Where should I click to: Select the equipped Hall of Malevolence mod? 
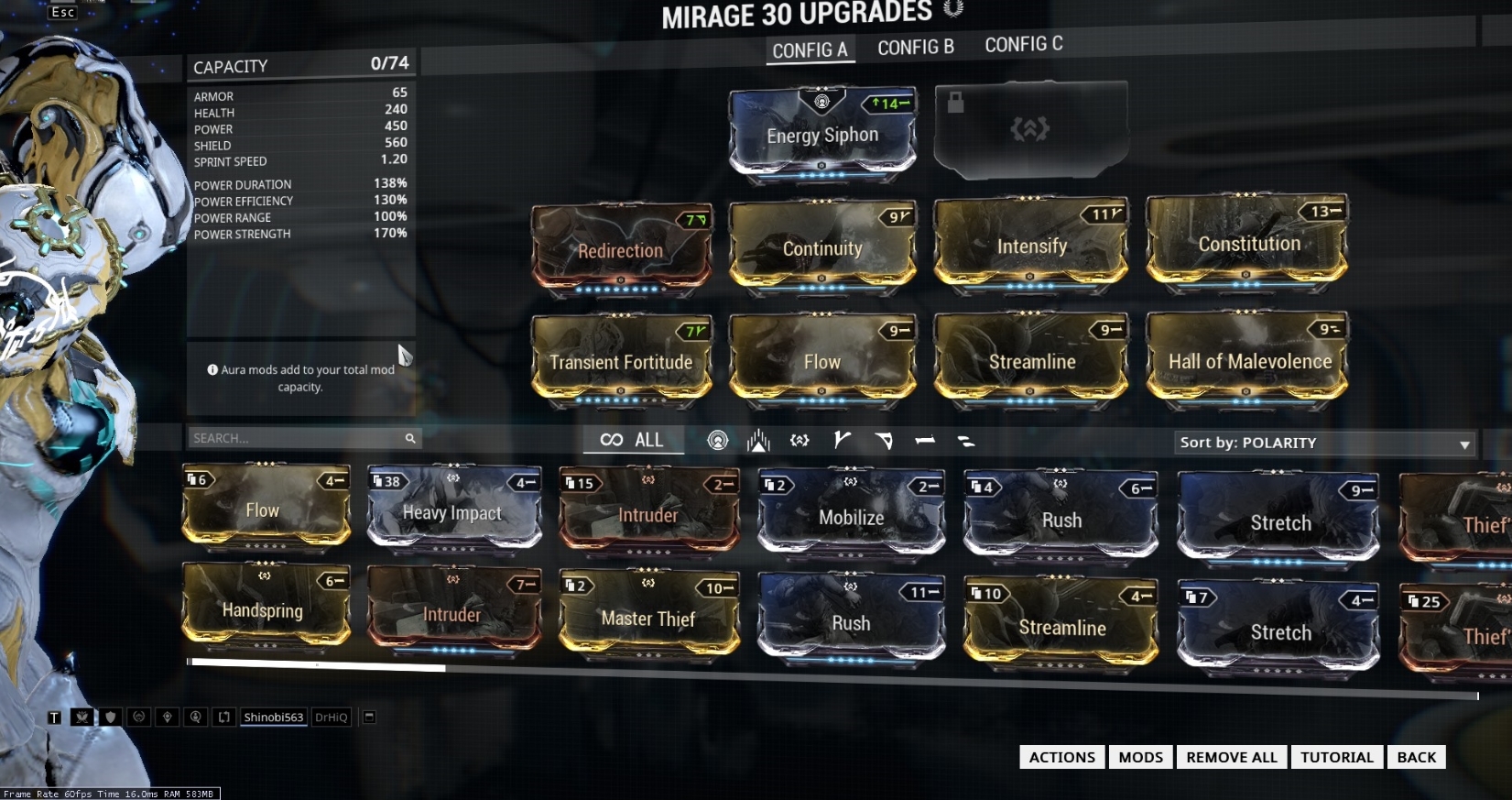pos(1249,360)
